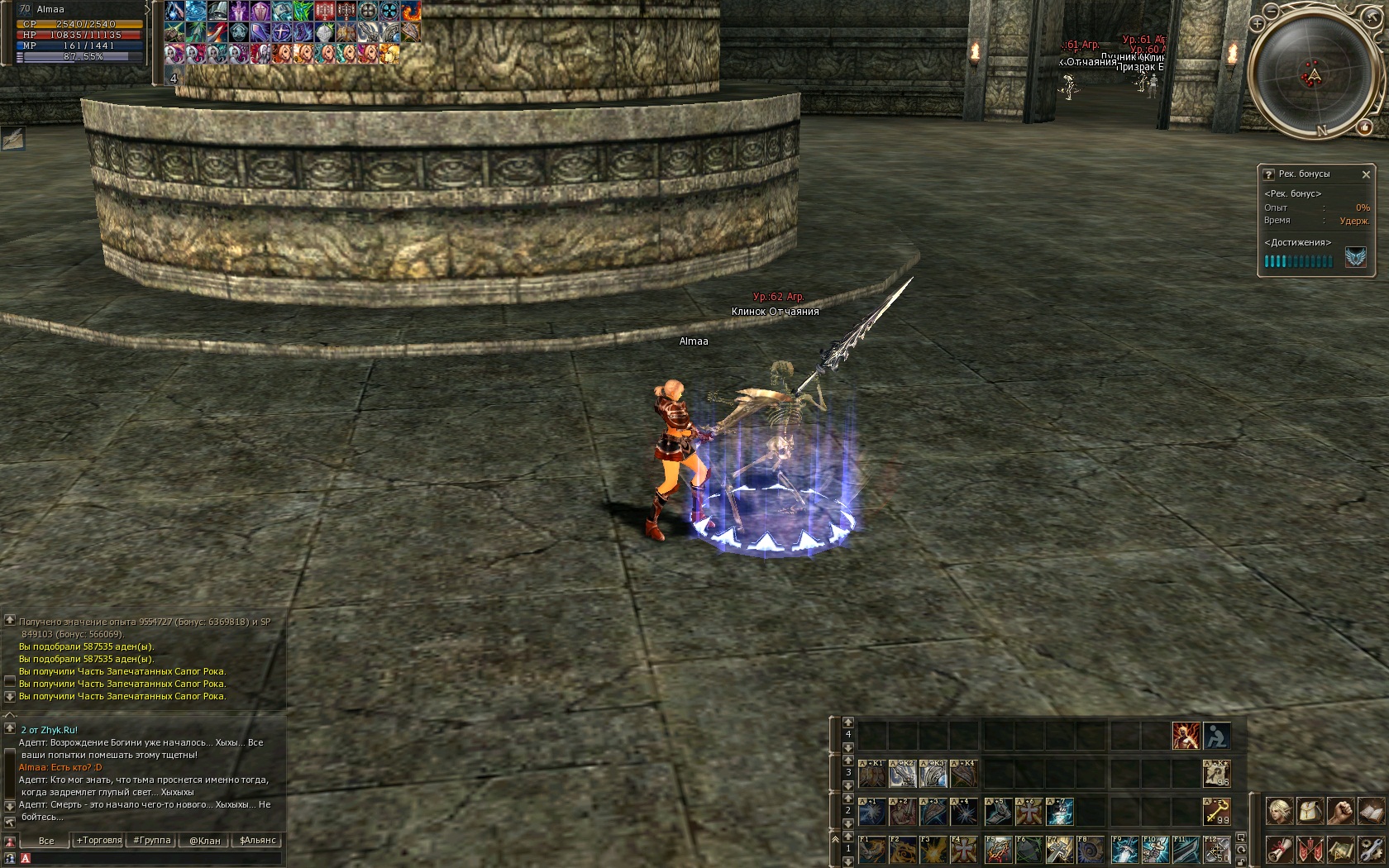Open the skills book icon

click(1370, 811)
